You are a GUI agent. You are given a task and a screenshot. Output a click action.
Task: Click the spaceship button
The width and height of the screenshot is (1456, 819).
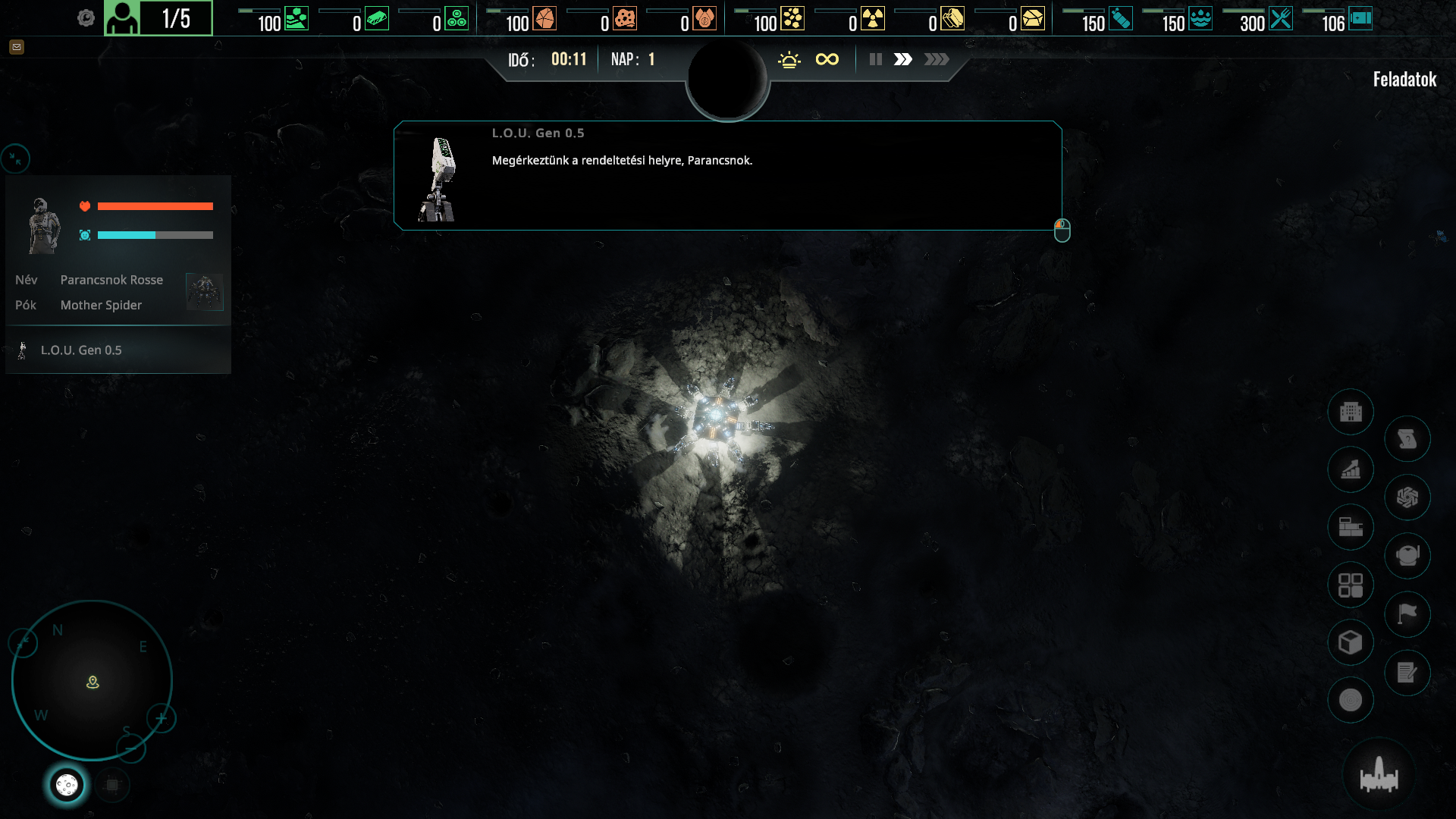(x=1379, y=776)
